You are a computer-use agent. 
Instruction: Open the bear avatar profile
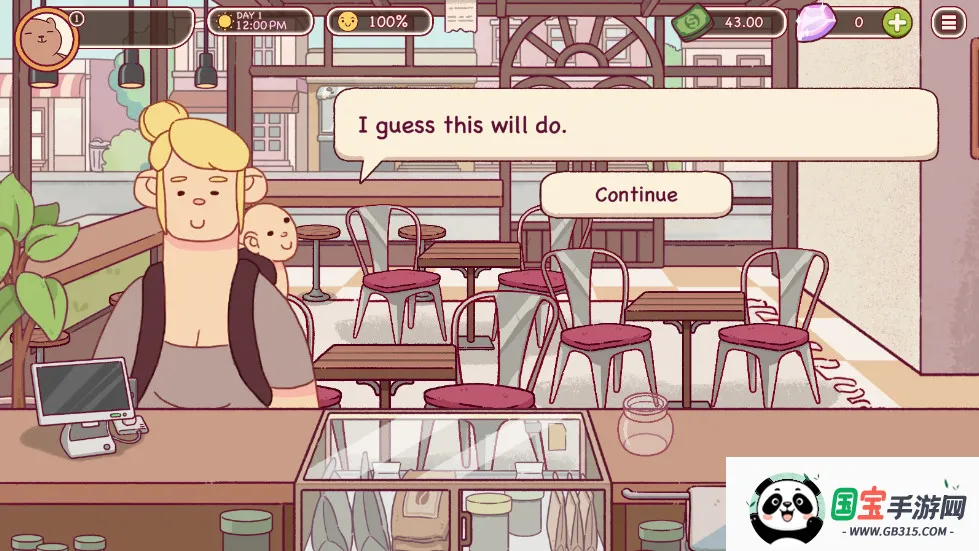[x=43, y=41]
